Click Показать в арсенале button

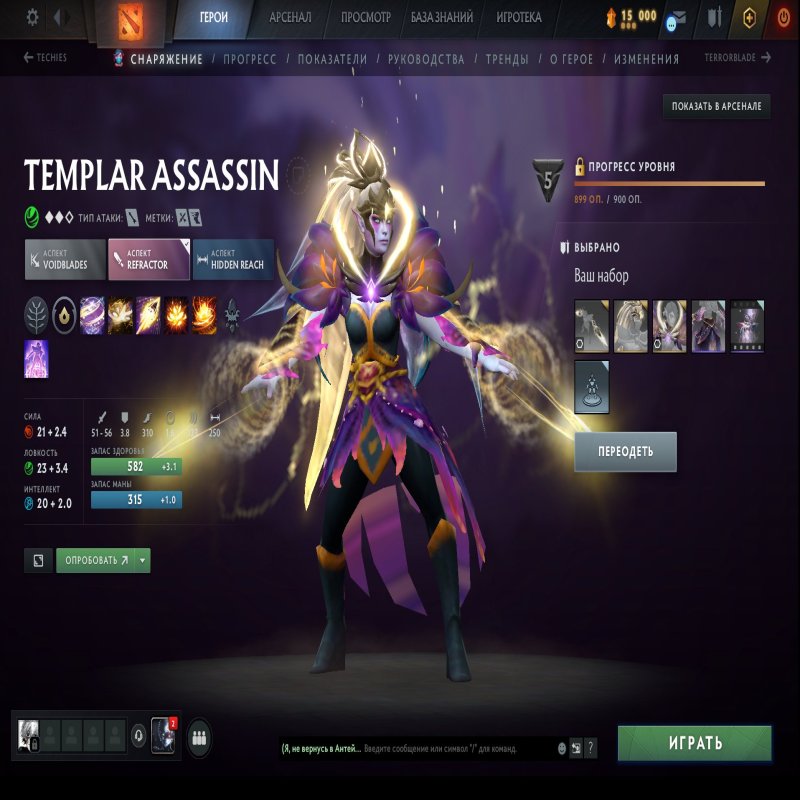[716, 106]
